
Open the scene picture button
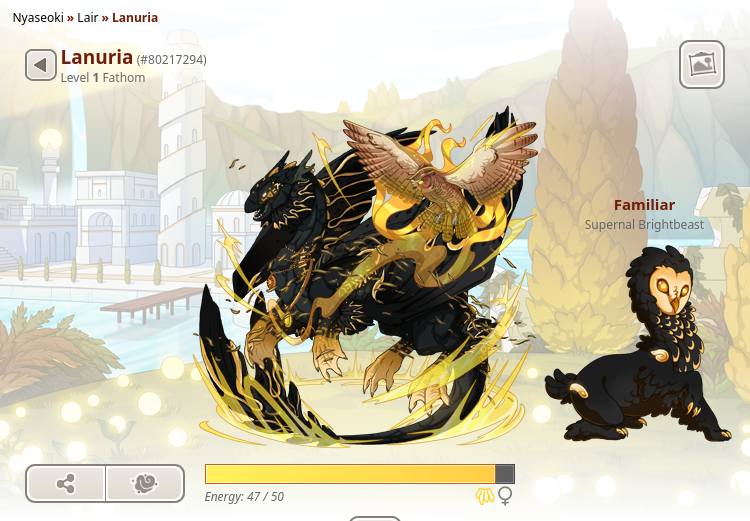[x=701, y=65]
